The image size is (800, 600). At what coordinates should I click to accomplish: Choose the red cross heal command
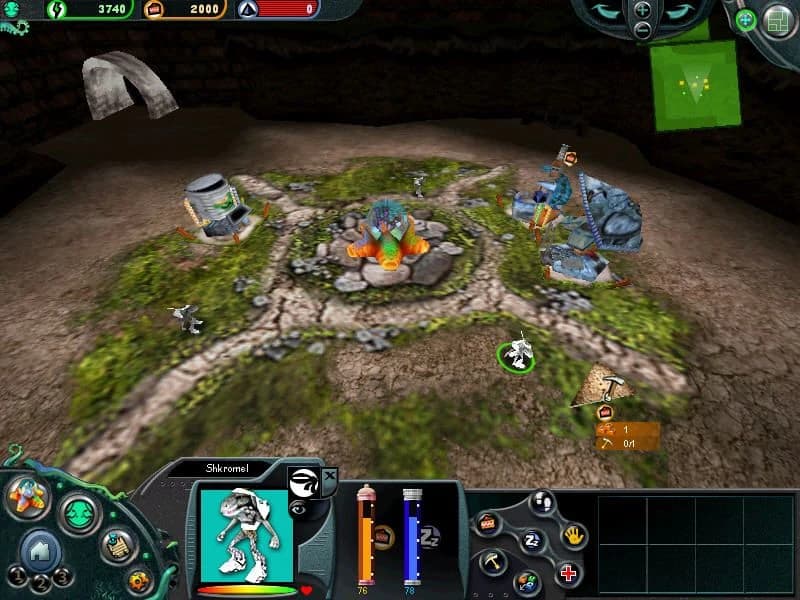(x=567, y=574)
